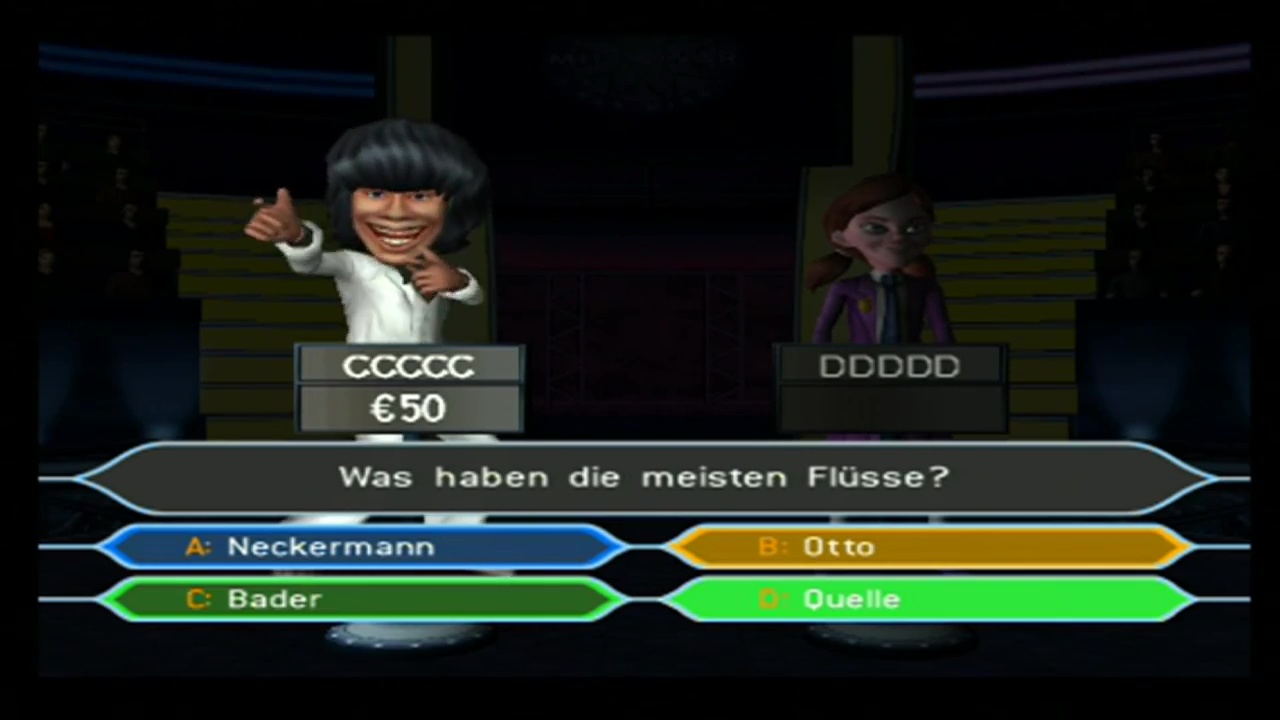Select answer B: Otto
This screenshot has width=1280, height=720.
pos(928,547)
